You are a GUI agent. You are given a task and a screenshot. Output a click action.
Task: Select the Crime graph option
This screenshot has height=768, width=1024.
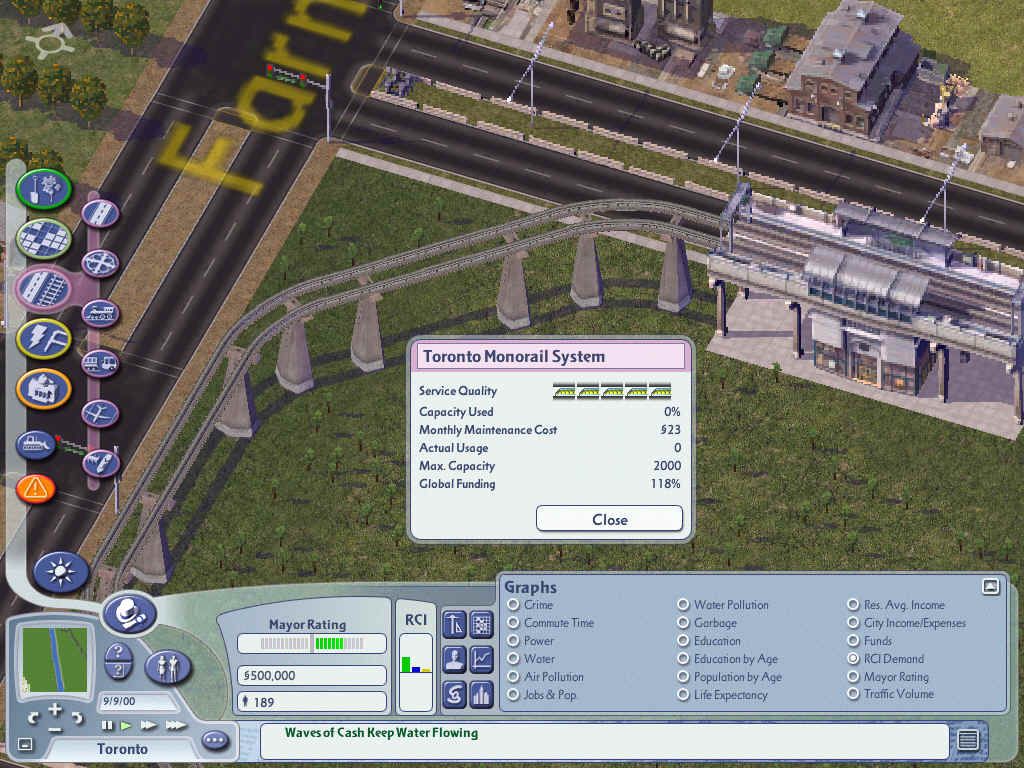click(x=514, y=605)
